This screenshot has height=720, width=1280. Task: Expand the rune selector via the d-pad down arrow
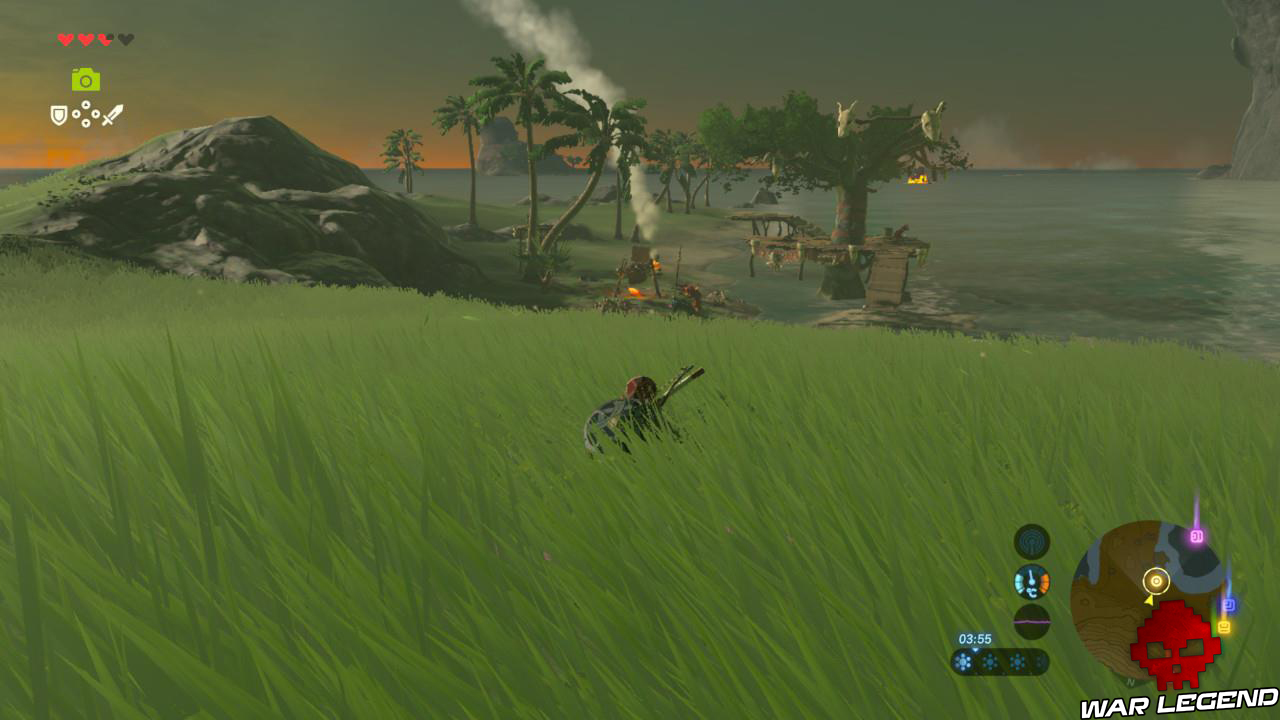coord(86,122)
